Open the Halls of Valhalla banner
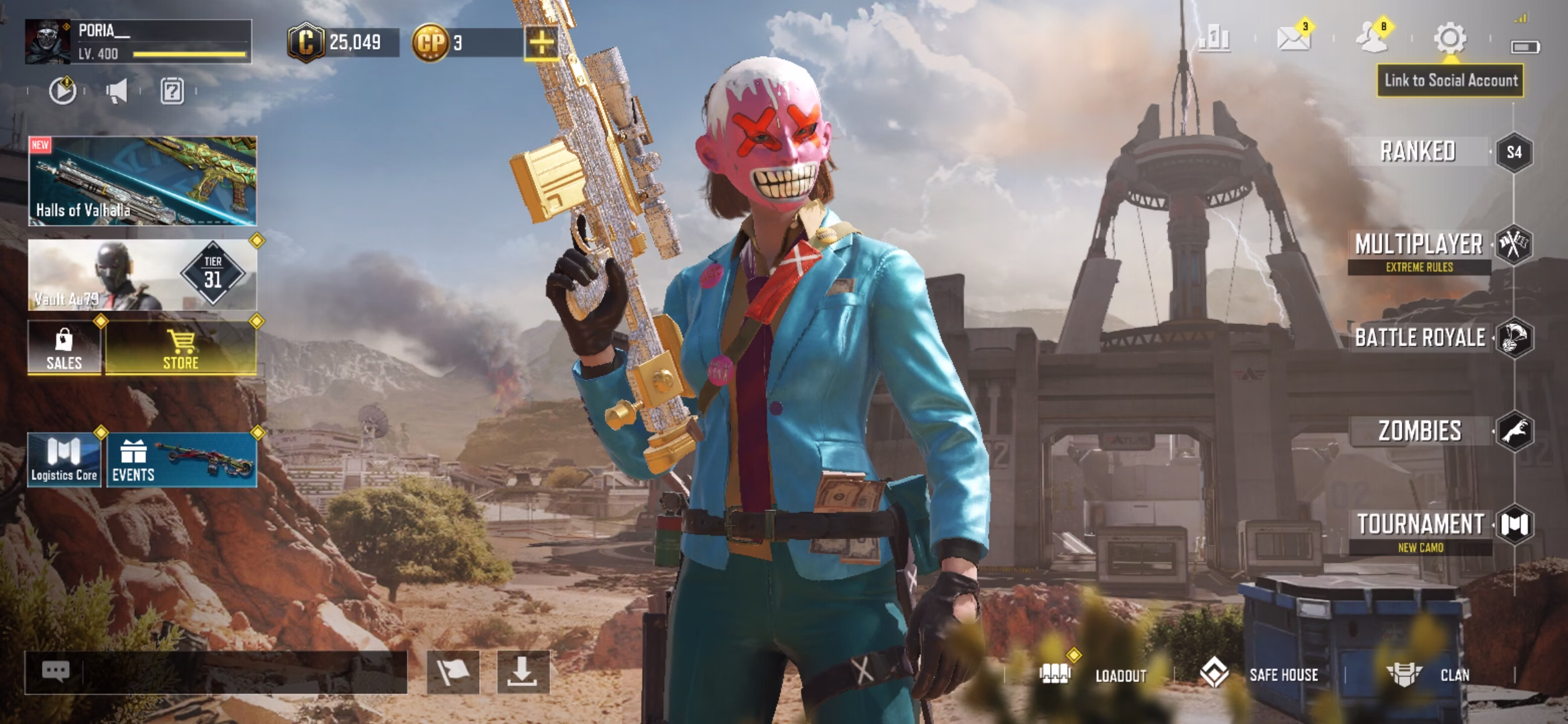The width and height of the screenshot is (1568, 724). point(142,181)
